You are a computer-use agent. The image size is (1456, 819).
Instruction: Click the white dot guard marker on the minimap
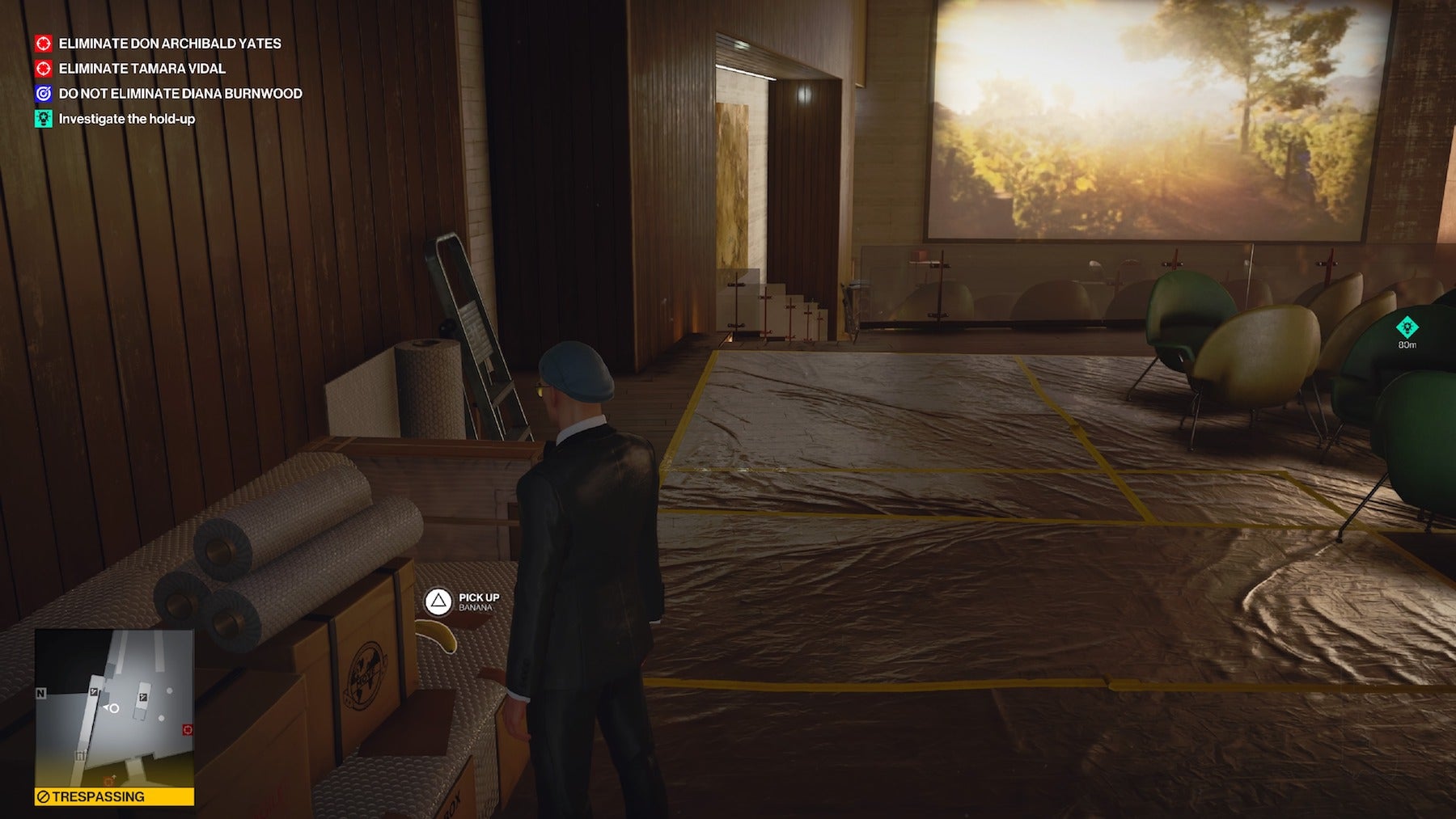pyautogui.click(x=169, y=690)
